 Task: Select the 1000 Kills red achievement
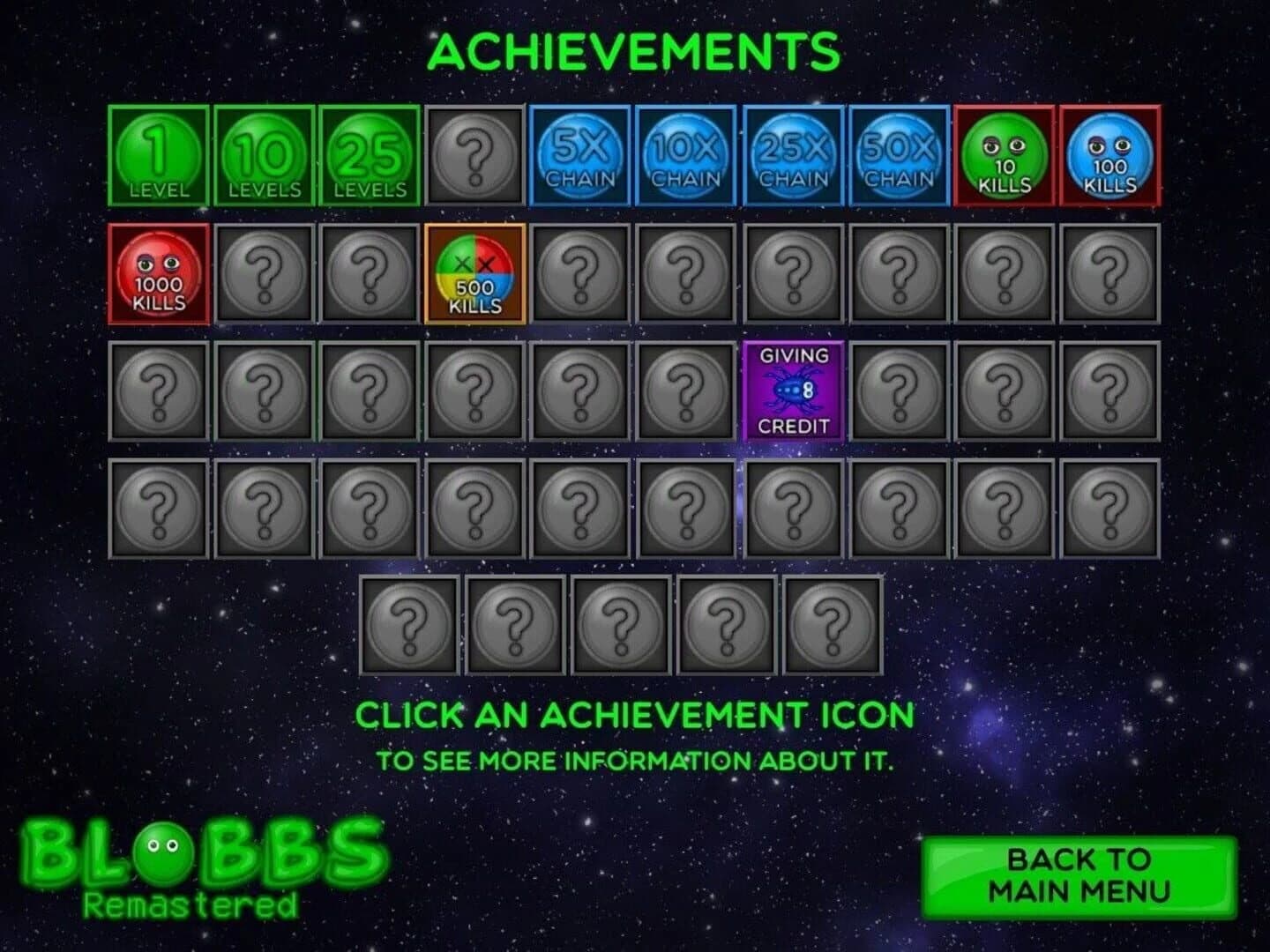click(157, 273)
